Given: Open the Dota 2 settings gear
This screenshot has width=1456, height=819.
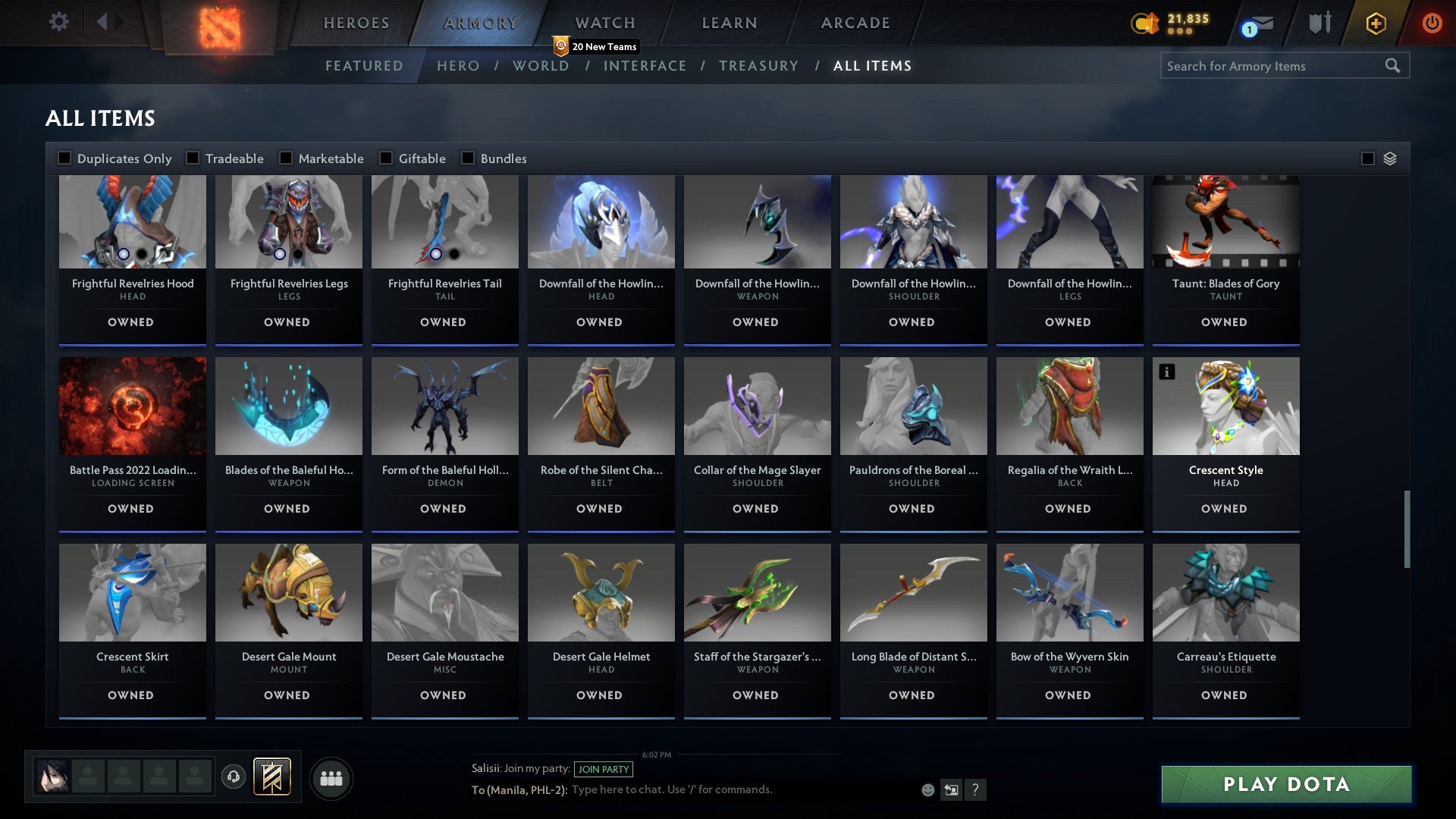Looking at the screenshot, I should pos(58,22).
